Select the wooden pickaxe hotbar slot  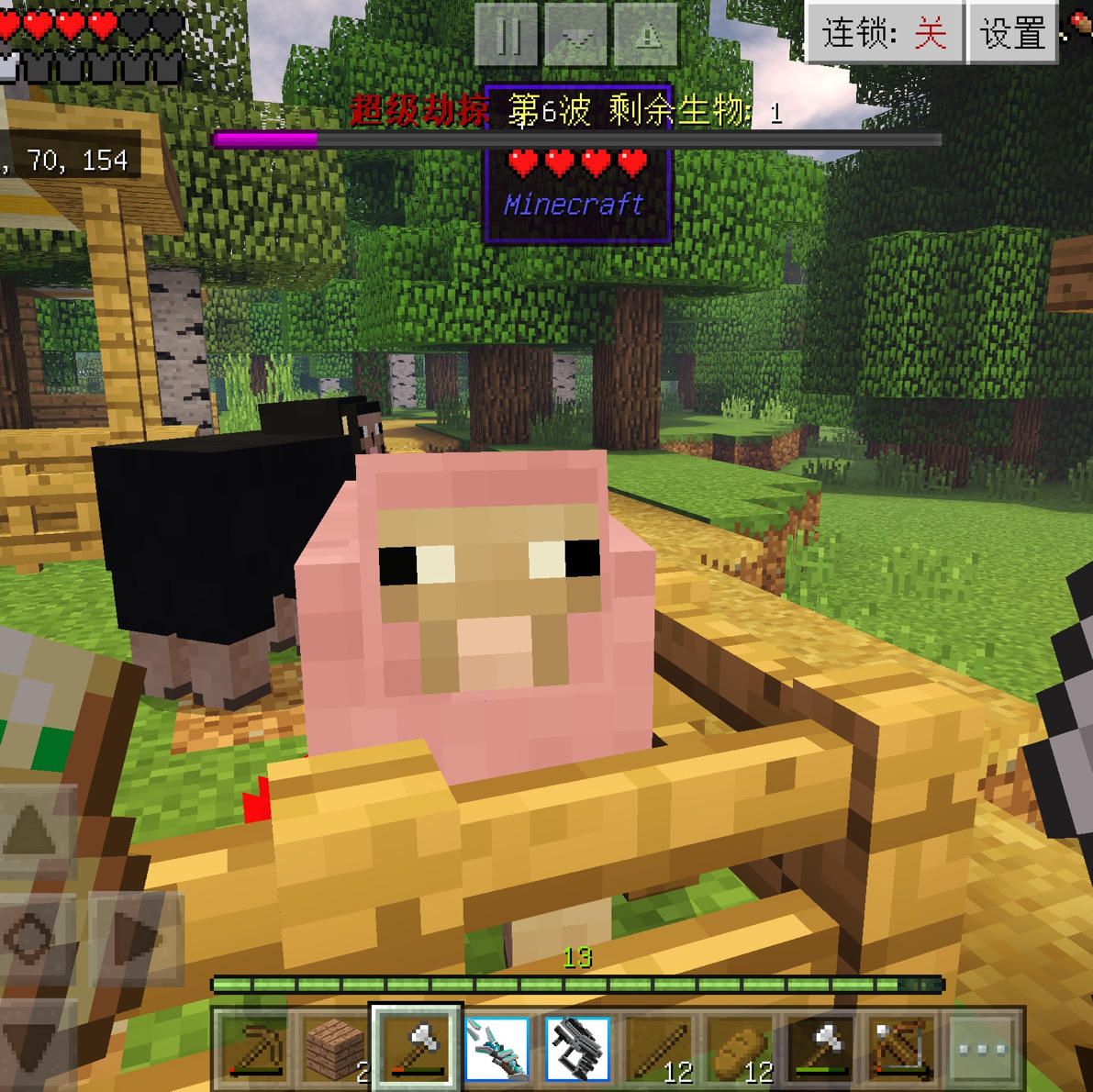253,1048
